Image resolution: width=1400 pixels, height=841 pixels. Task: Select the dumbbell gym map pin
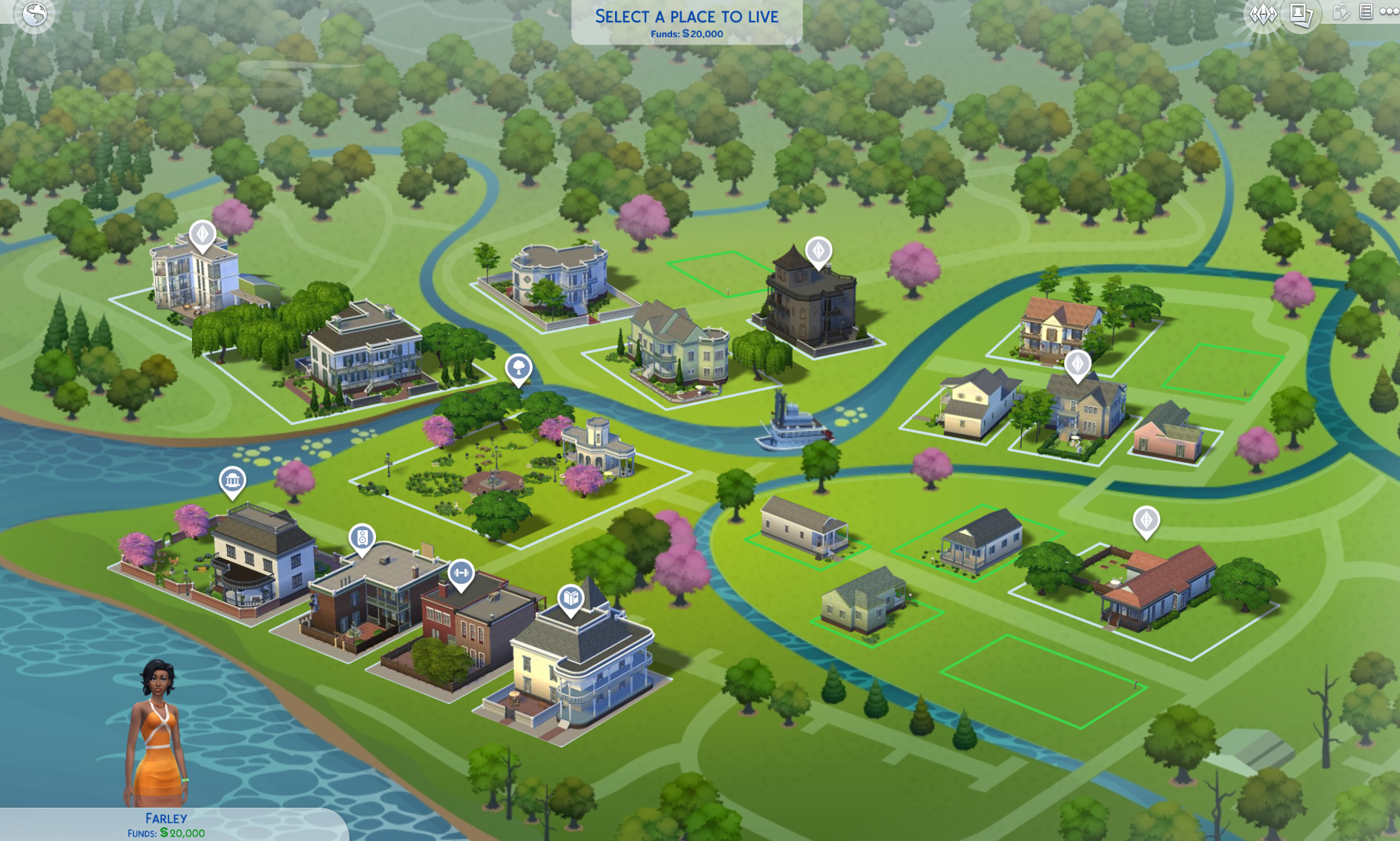coord(461,573)
